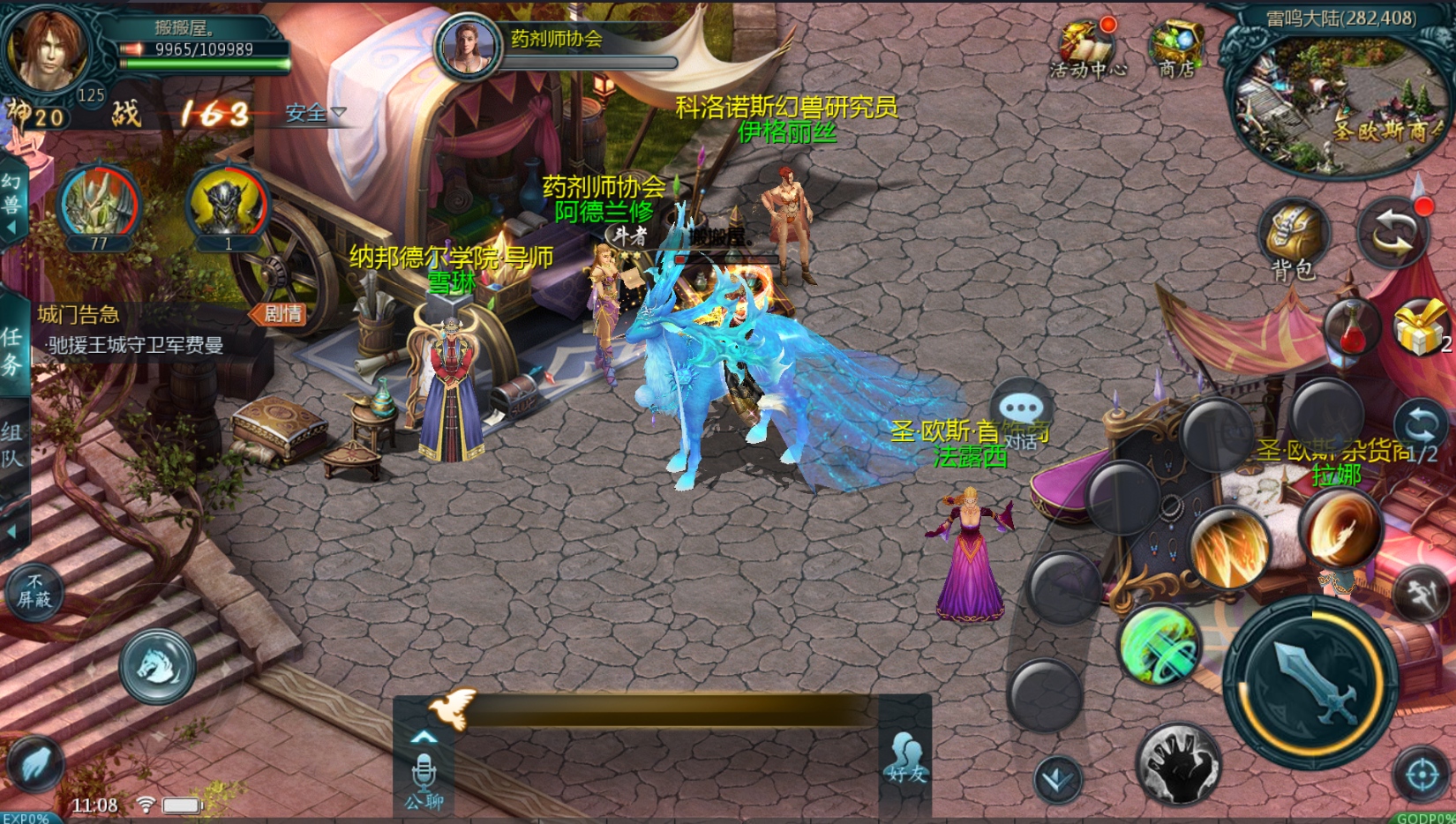Use the flame slash skill
The width and height of the screenshot is (1456, 824).
pyautogui.click(x=1228, y=547)
